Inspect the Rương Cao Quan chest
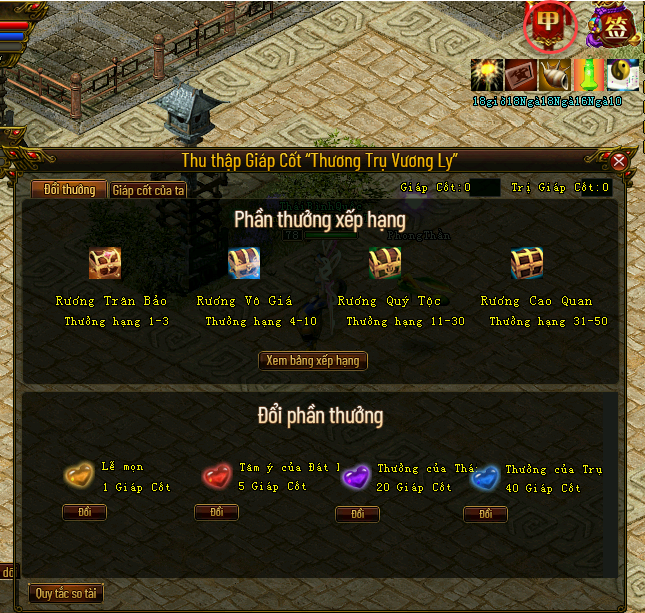This screenshot has height=613, width=645. pos(527,263)
